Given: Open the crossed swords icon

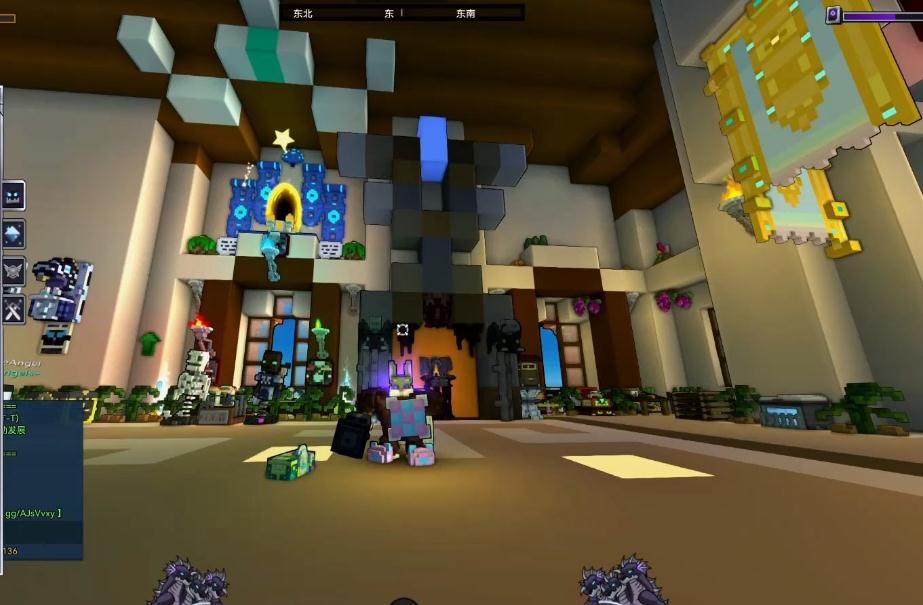Looking at the screenshot, I should tap(13, 309).
